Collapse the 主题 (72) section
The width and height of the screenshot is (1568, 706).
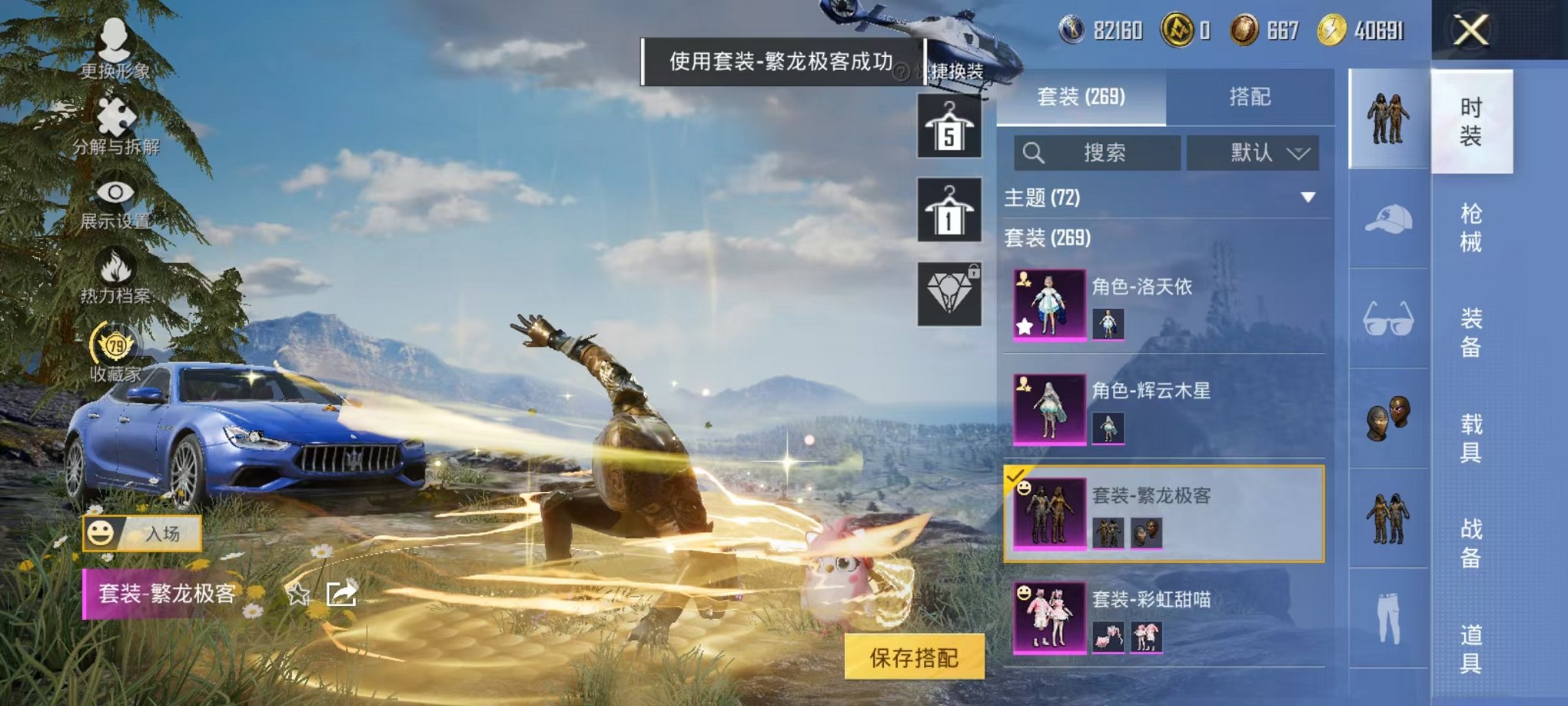coord(1307,198)
